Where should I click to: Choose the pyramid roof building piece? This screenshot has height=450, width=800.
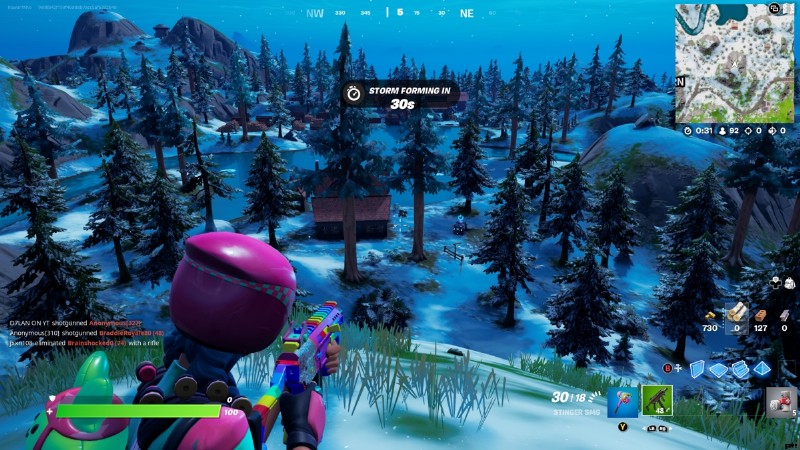762,369
